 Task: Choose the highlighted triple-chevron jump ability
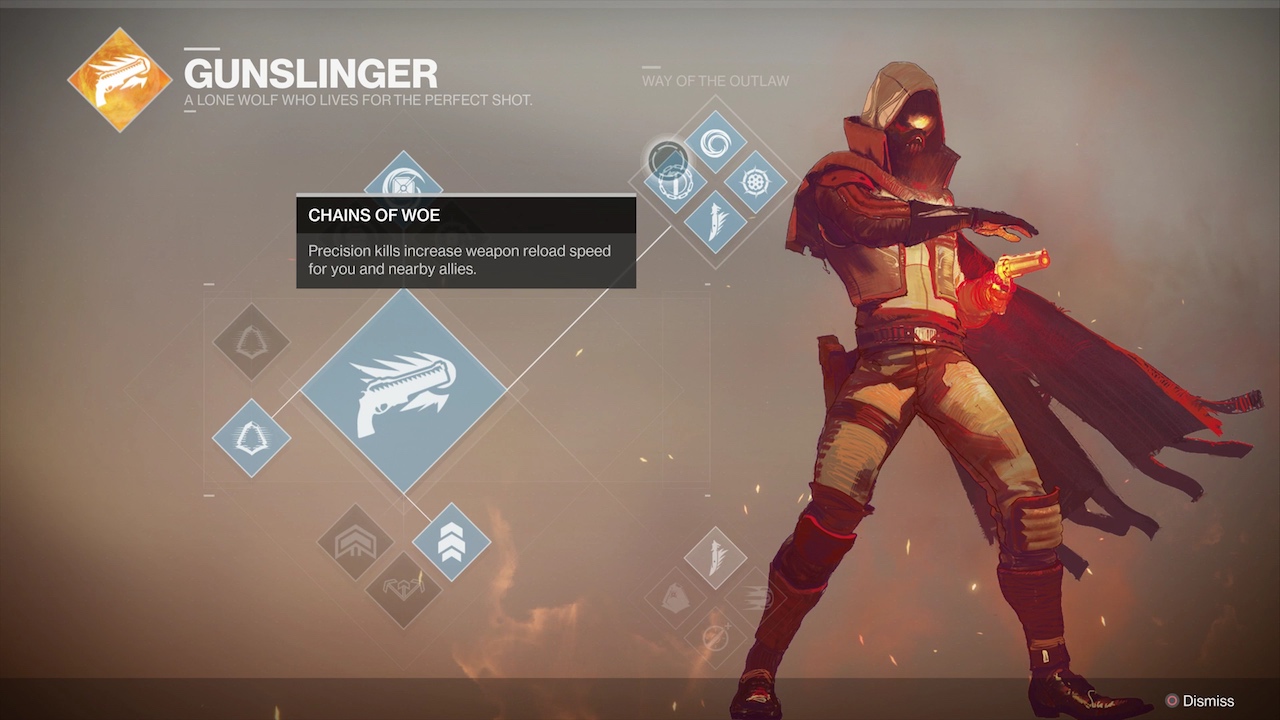(x=451, y=541)
